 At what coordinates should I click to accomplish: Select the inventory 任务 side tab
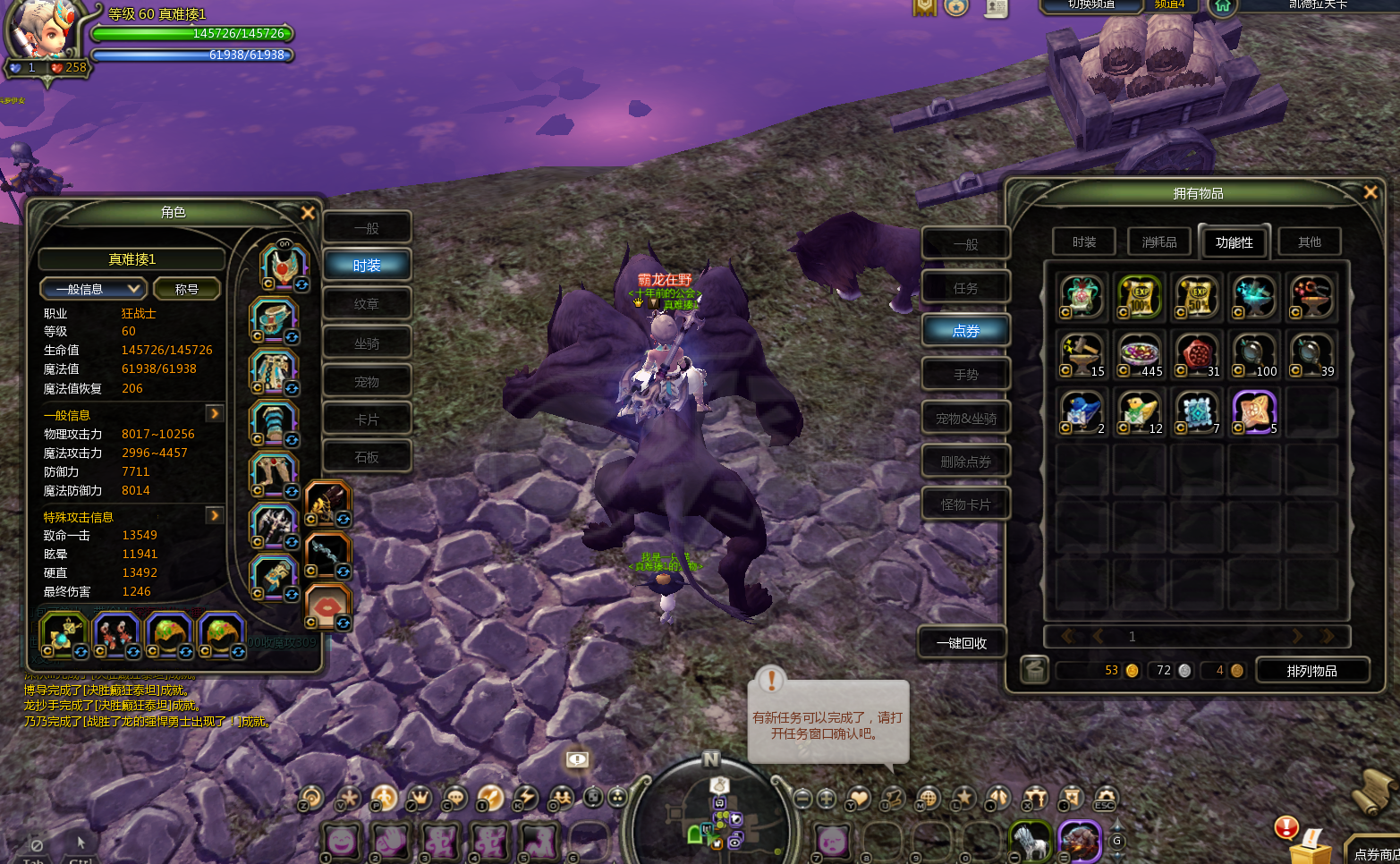pyautogui.click(x=965, y=288)
